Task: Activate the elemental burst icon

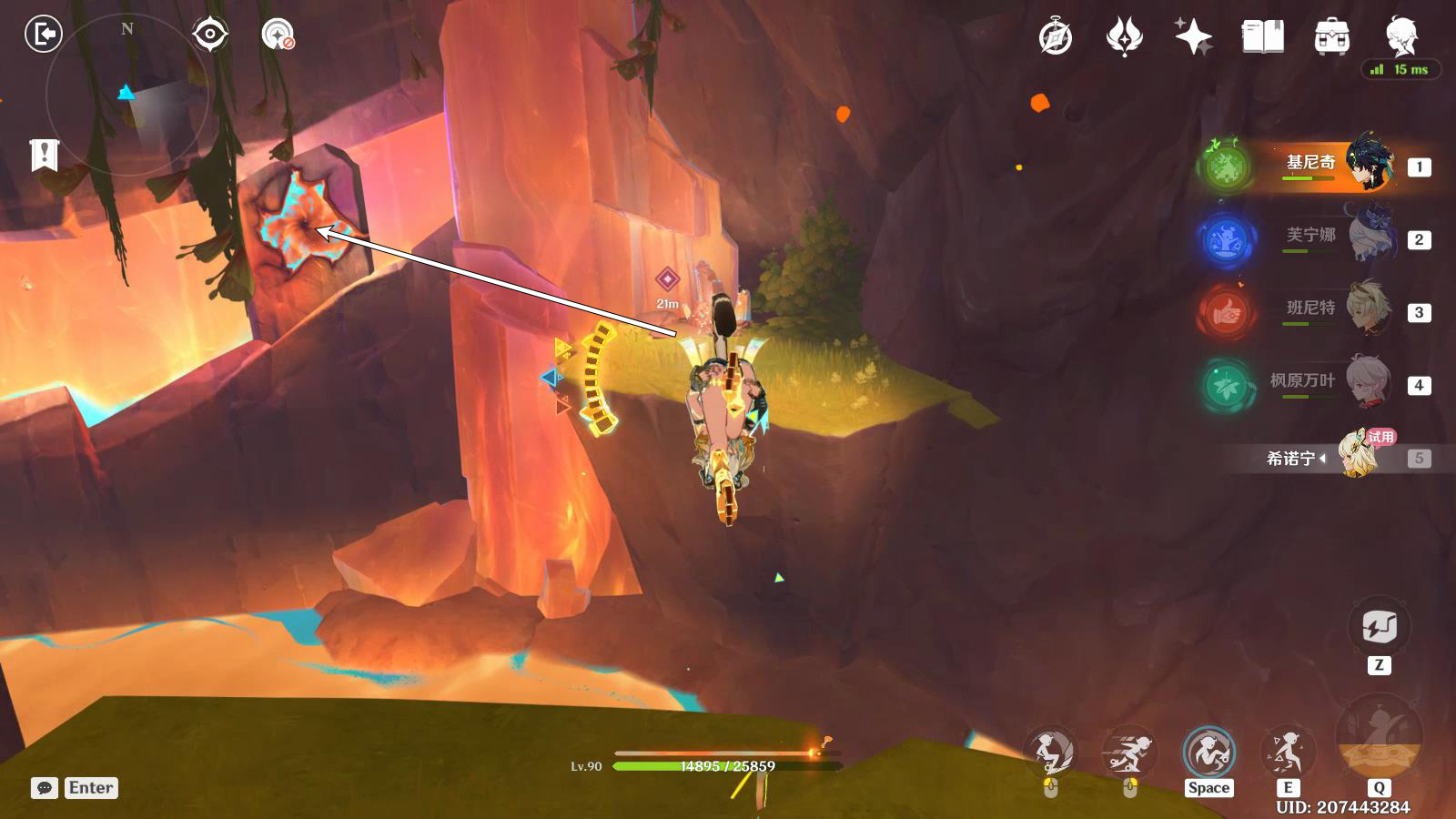Action: pos(1378,739)
